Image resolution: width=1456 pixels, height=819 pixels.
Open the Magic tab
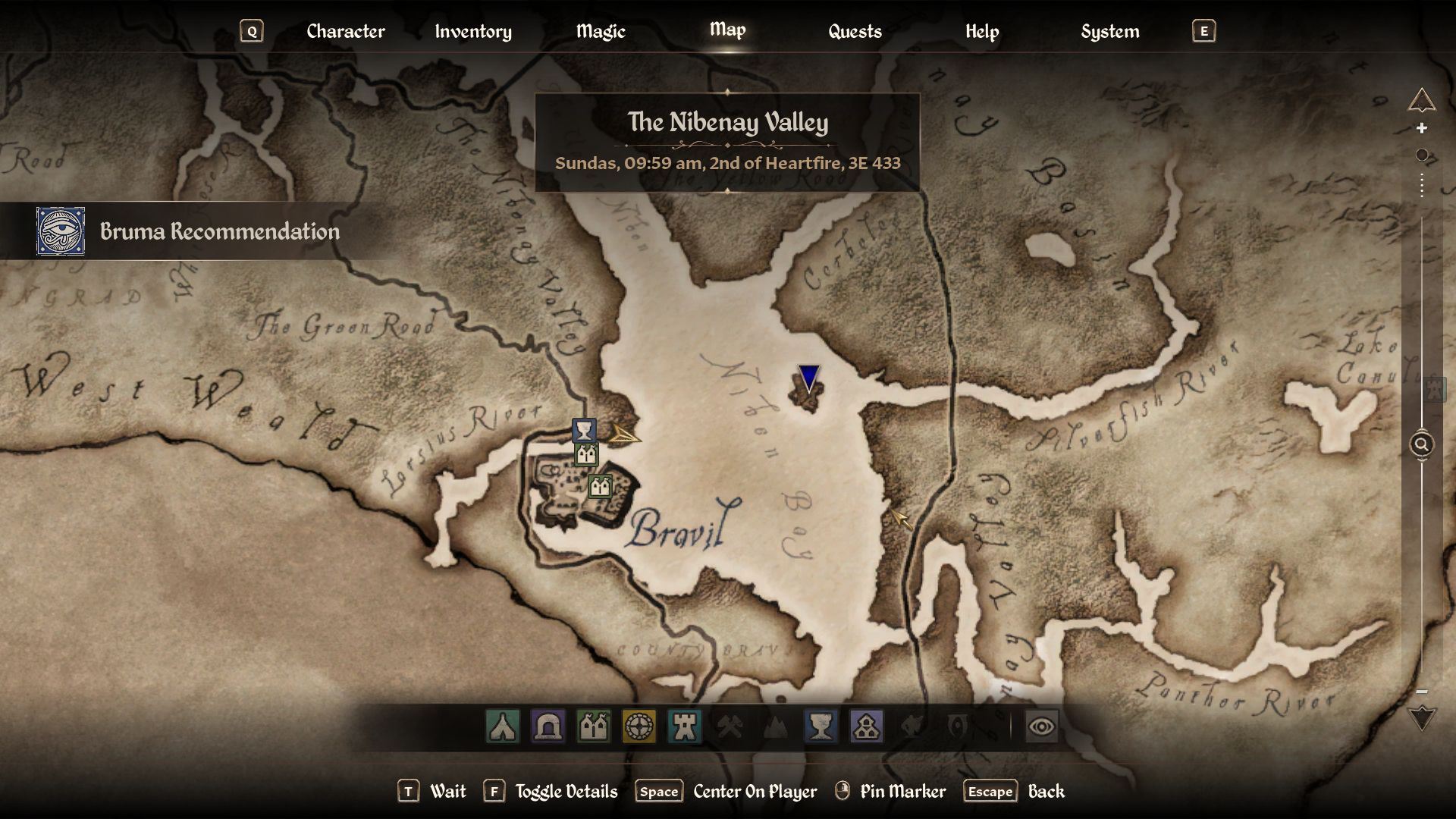[601, 31]
